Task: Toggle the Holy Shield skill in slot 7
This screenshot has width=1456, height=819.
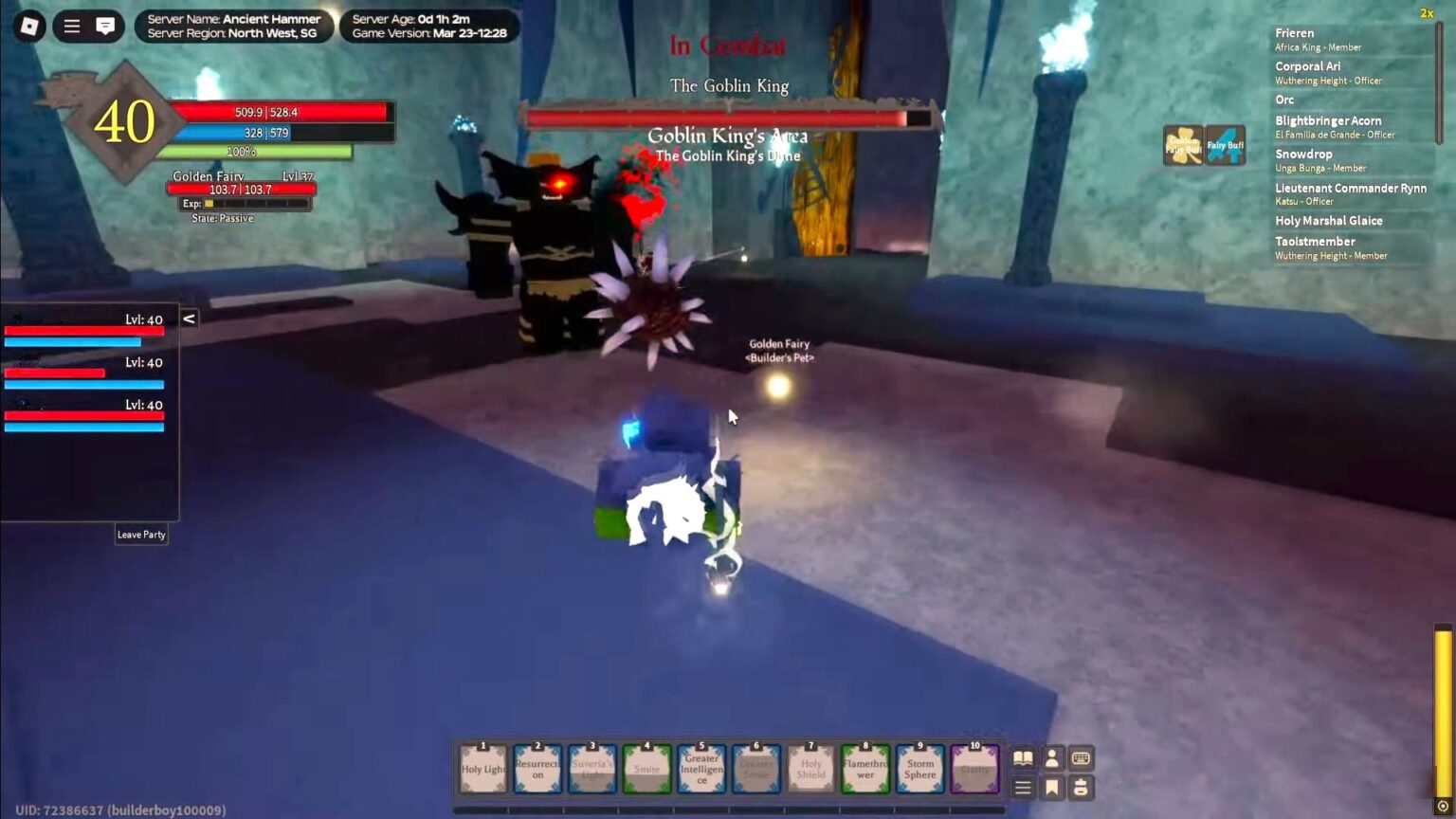Action: (x=810, y=768)
